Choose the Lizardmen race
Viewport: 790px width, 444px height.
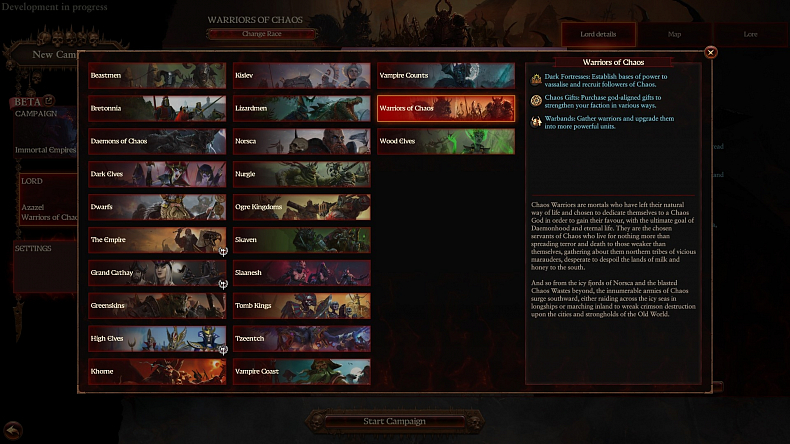click(301, 108)
